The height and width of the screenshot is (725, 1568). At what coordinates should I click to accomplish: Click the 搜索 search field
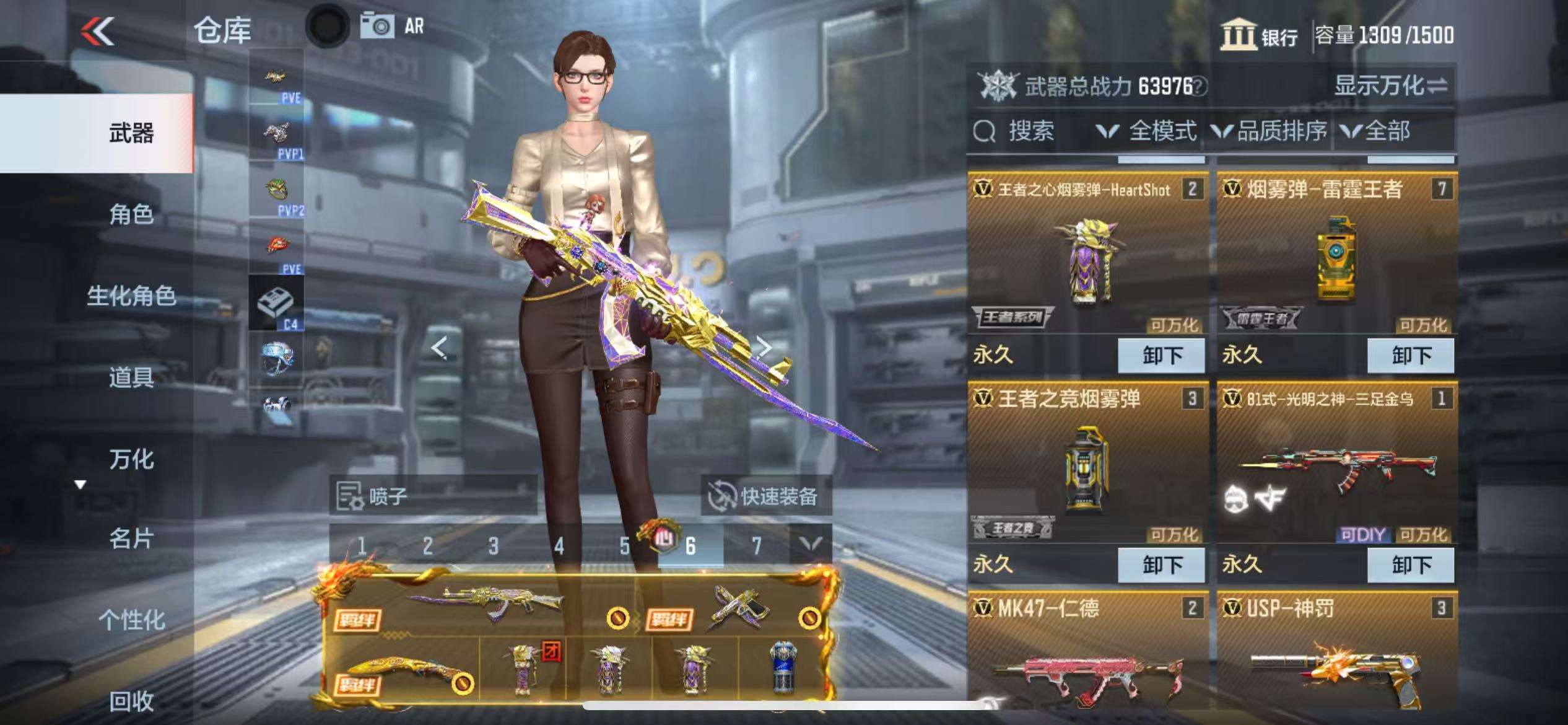1030,131
